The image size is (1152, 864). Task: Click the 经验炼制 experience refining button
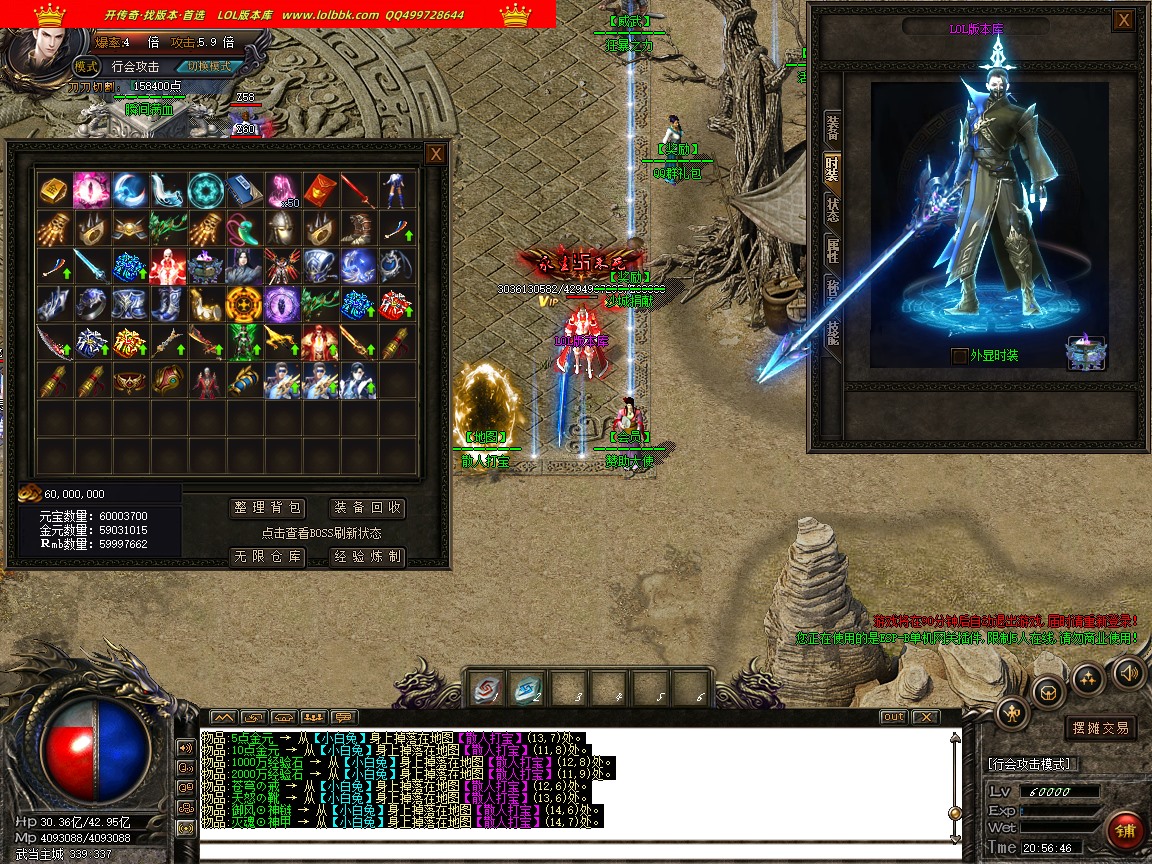point(367,557)
